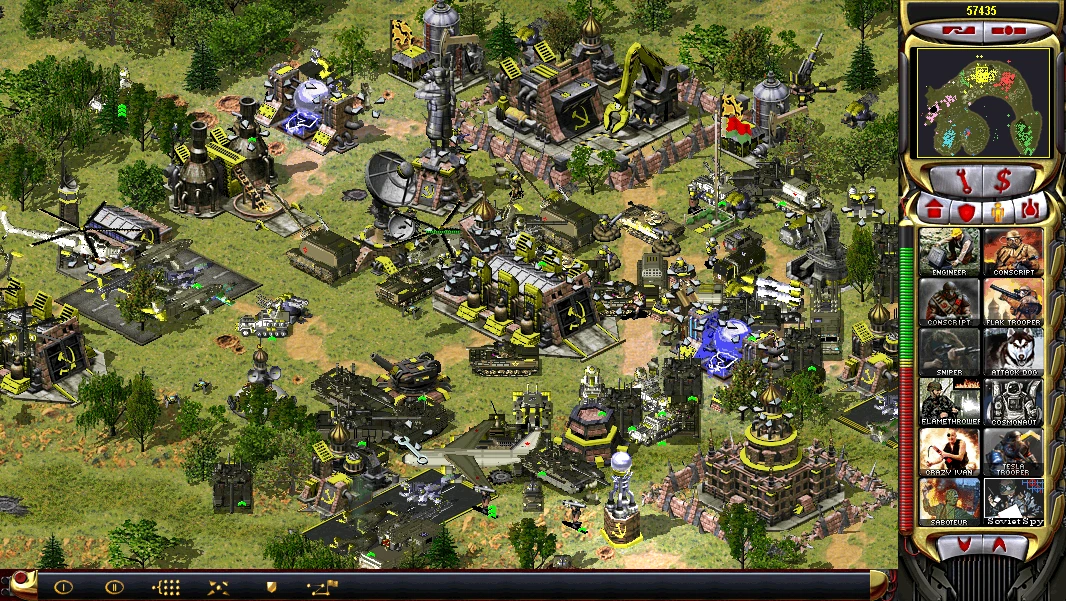The width and height of the screenshot is (1066, 601).
Task: Click the radar minimap
Action: point(983,103)
